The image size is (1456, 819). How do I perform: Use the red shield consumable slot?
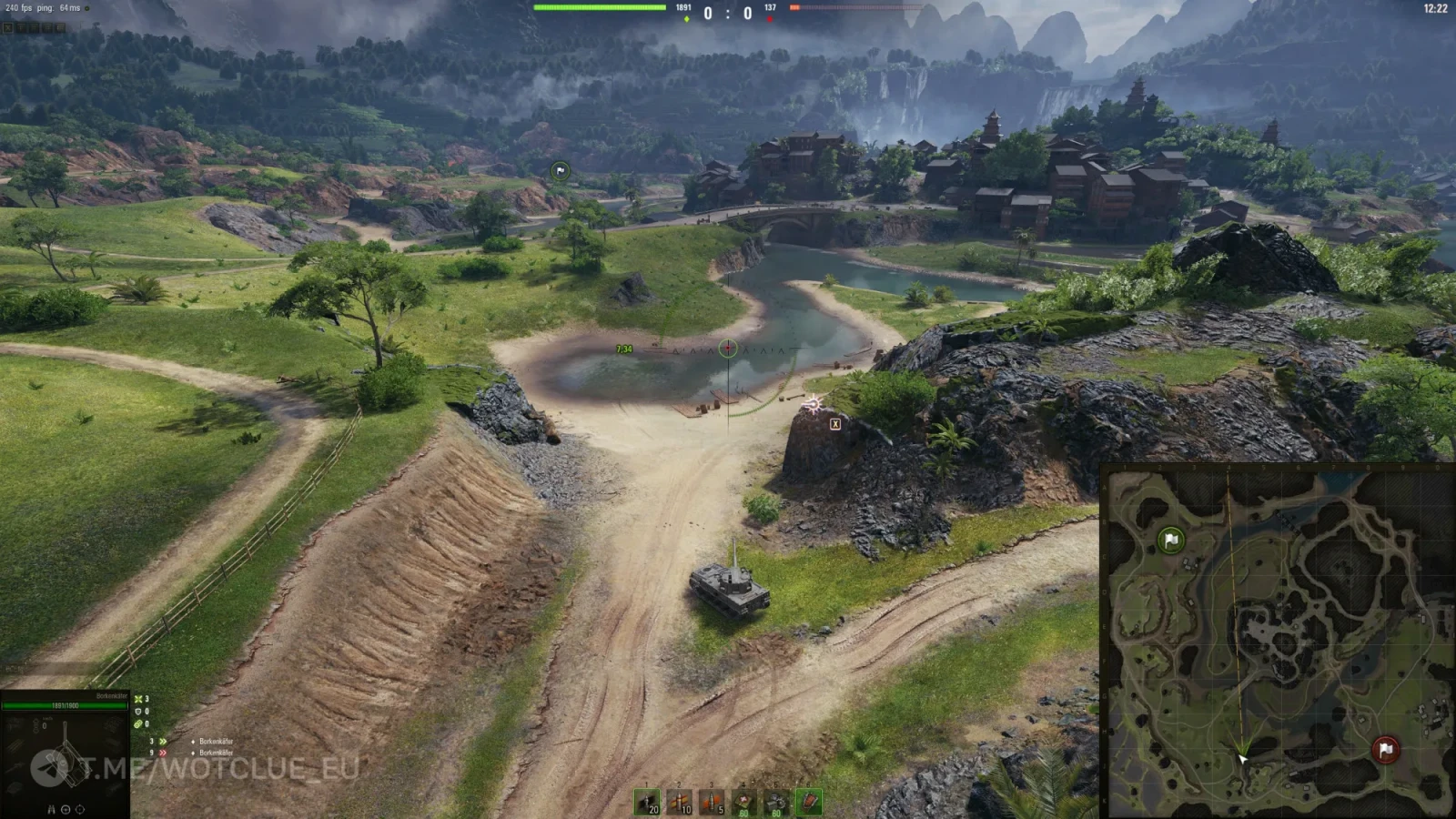[809, 802]
